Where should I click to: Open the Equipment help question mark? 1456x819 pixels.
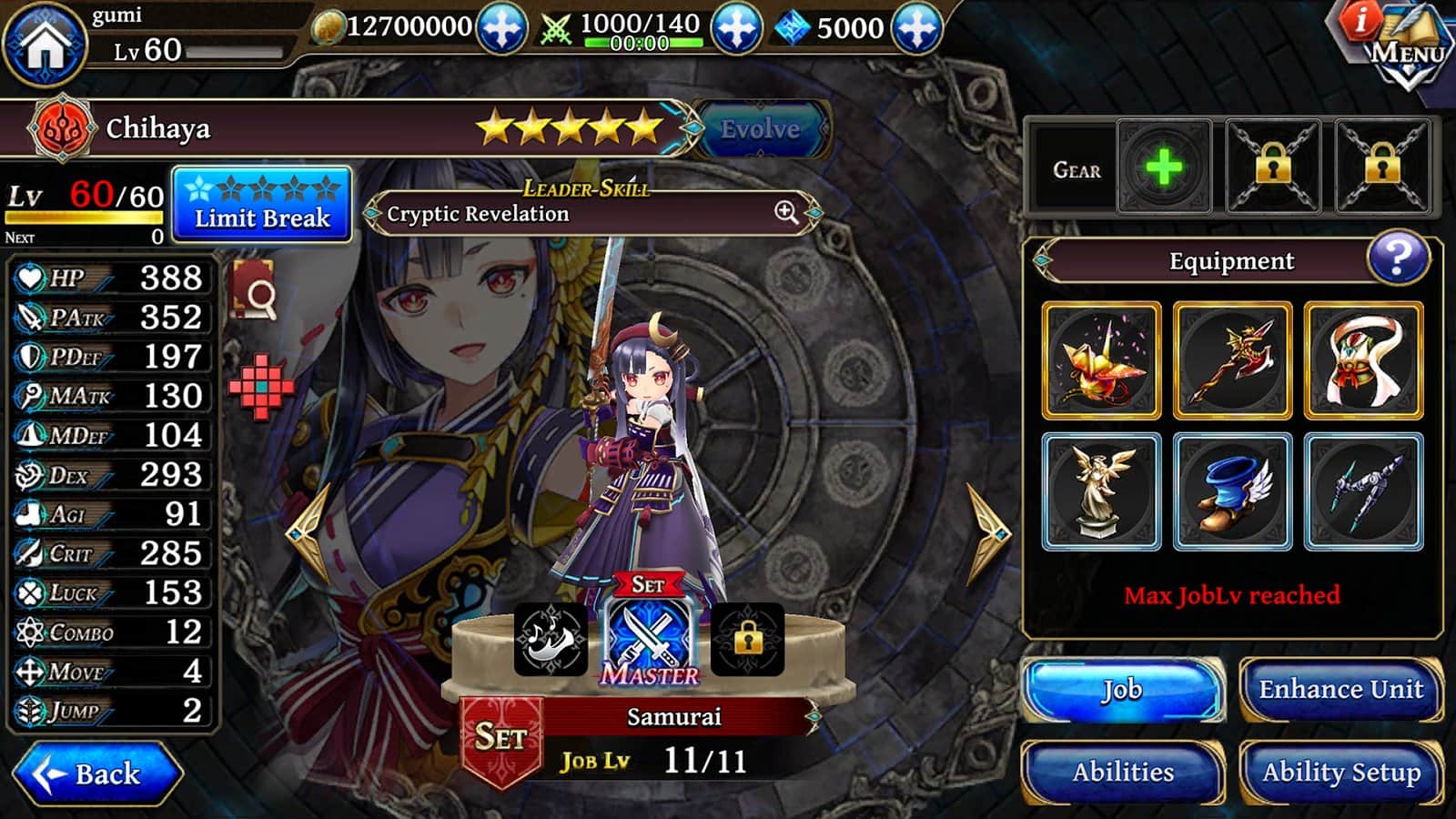click(x=1398, y=259)
